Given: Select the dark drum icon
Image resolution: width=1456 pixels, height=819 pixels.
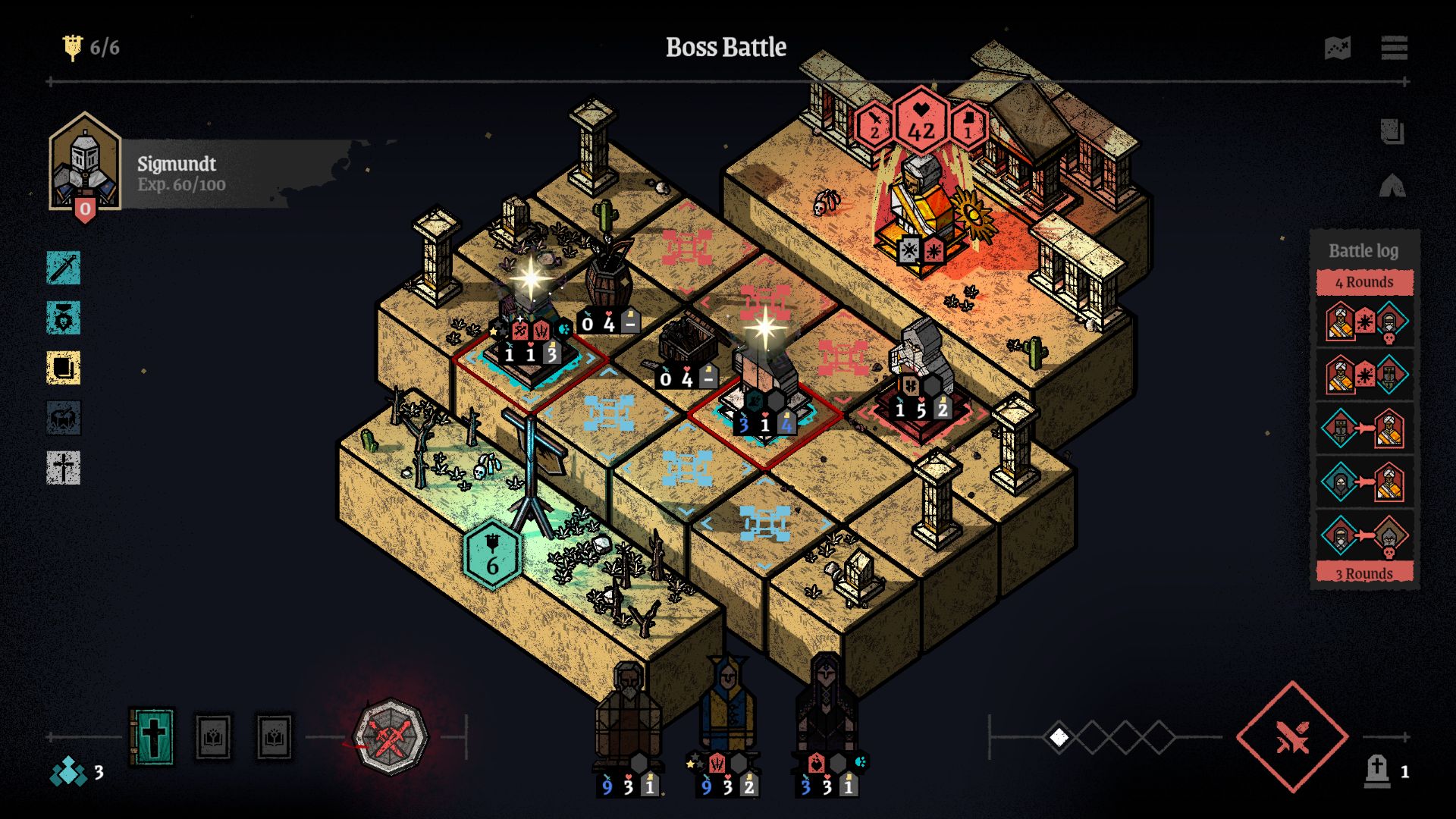Looking at the screenshot, I should (64, 418).
